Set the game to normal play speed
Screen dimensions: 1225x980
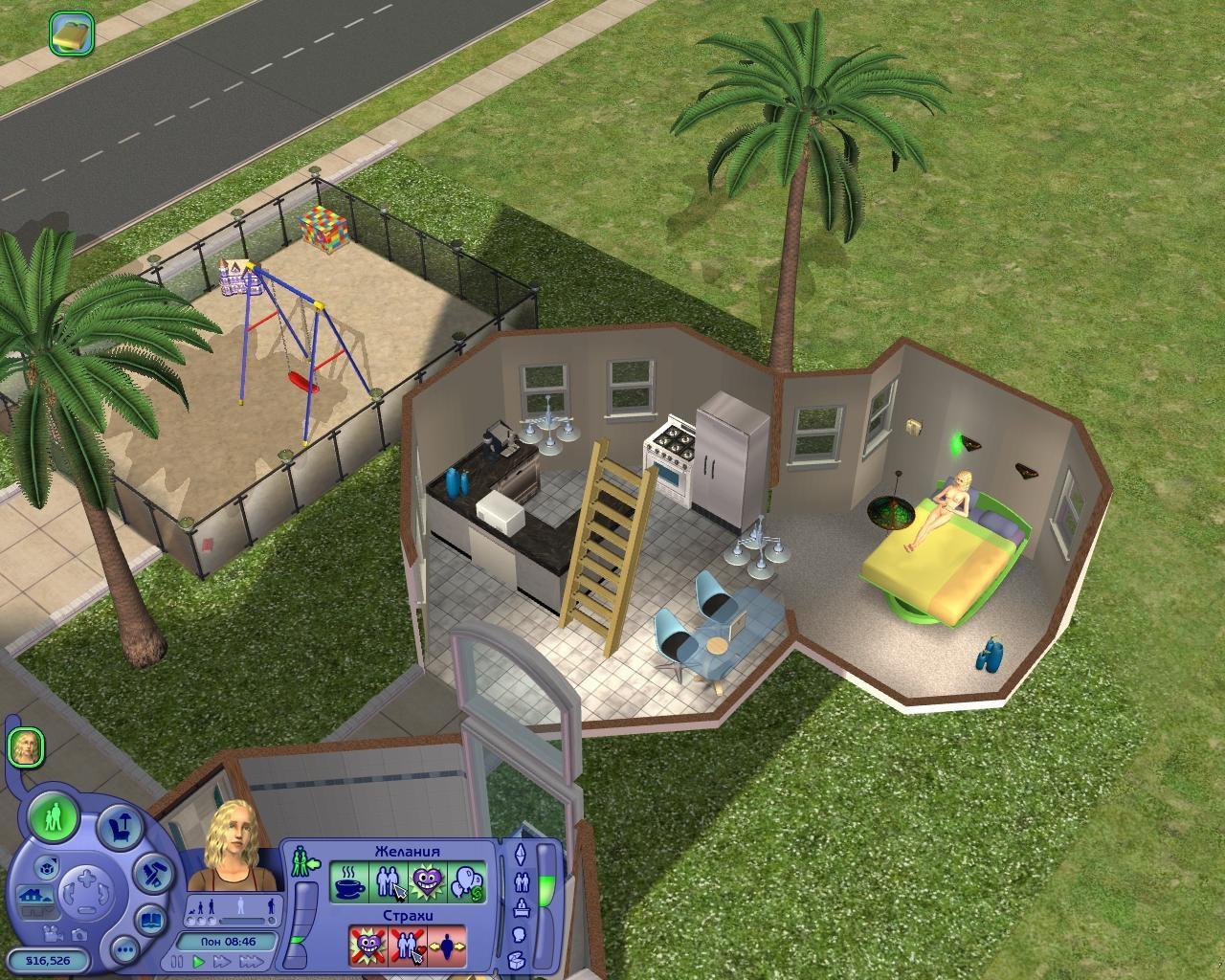(200, 960)
